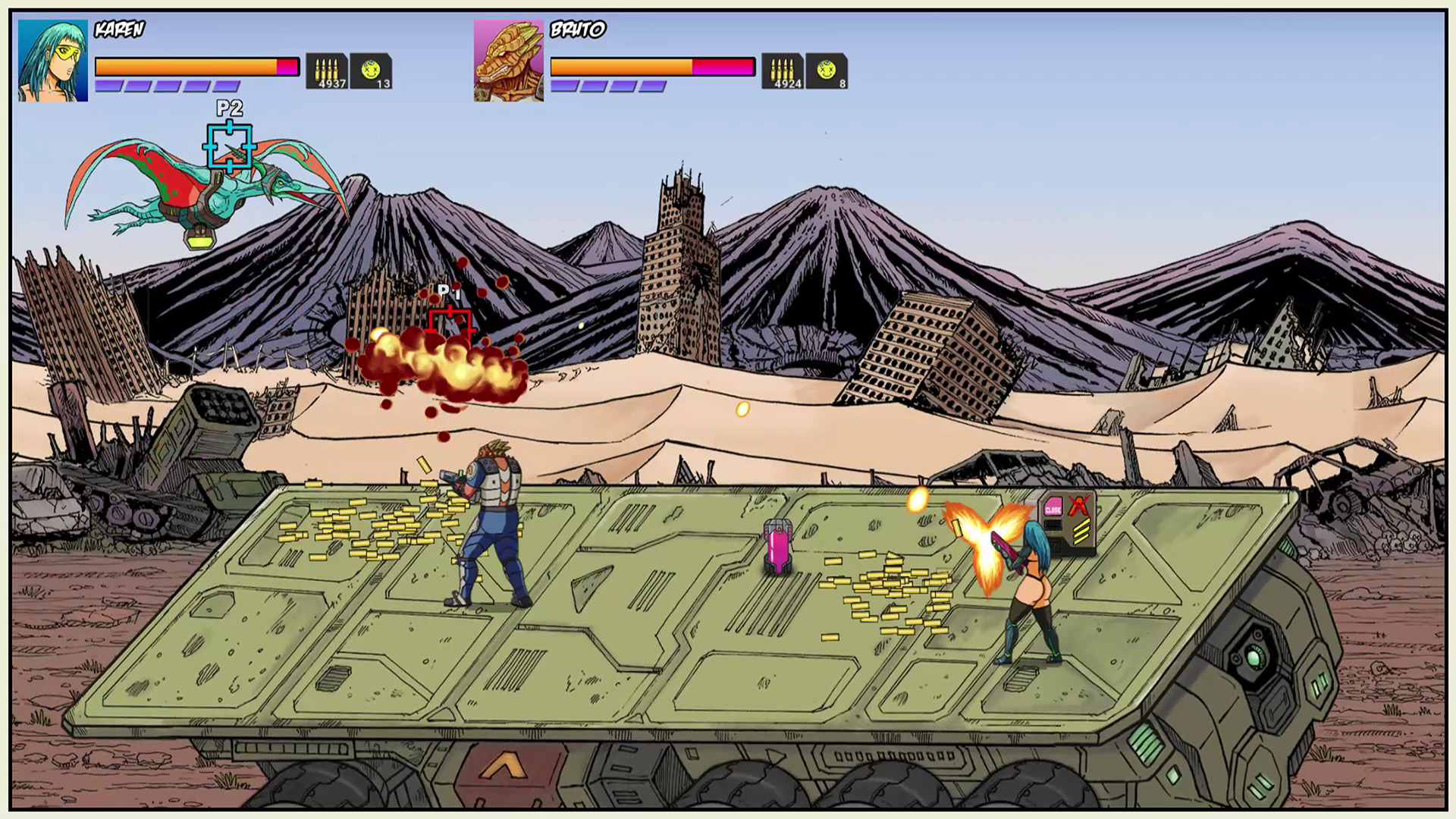Select Karen's skull smiley counter showing 13
This screenshot has width=1456, height=819.
pyautogui.click(x=370, y=68)
